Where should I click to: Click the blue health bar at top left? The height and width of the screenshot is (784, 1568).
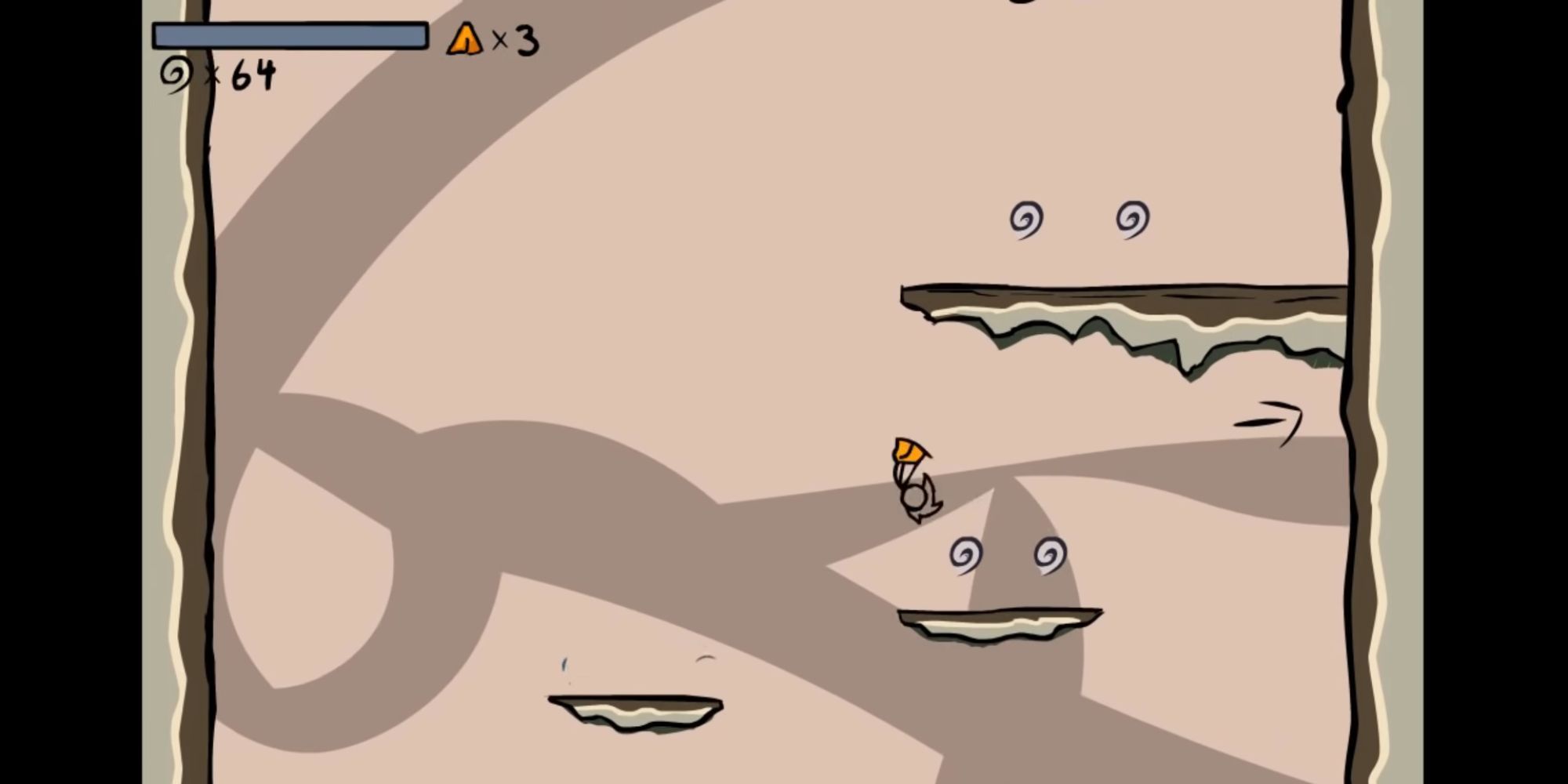[290, 36]
